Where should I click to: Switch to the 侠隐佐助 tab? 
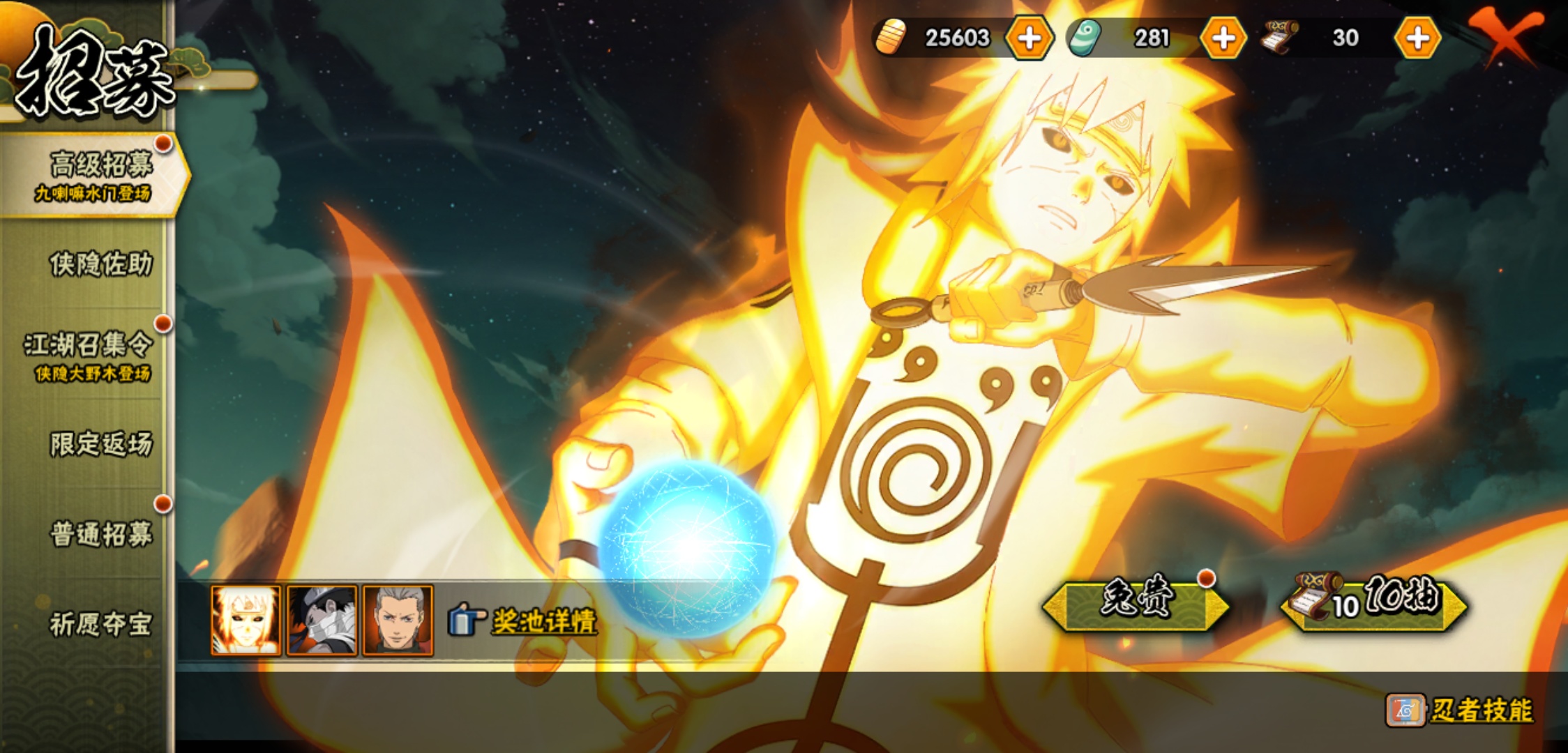pos(100,264)
